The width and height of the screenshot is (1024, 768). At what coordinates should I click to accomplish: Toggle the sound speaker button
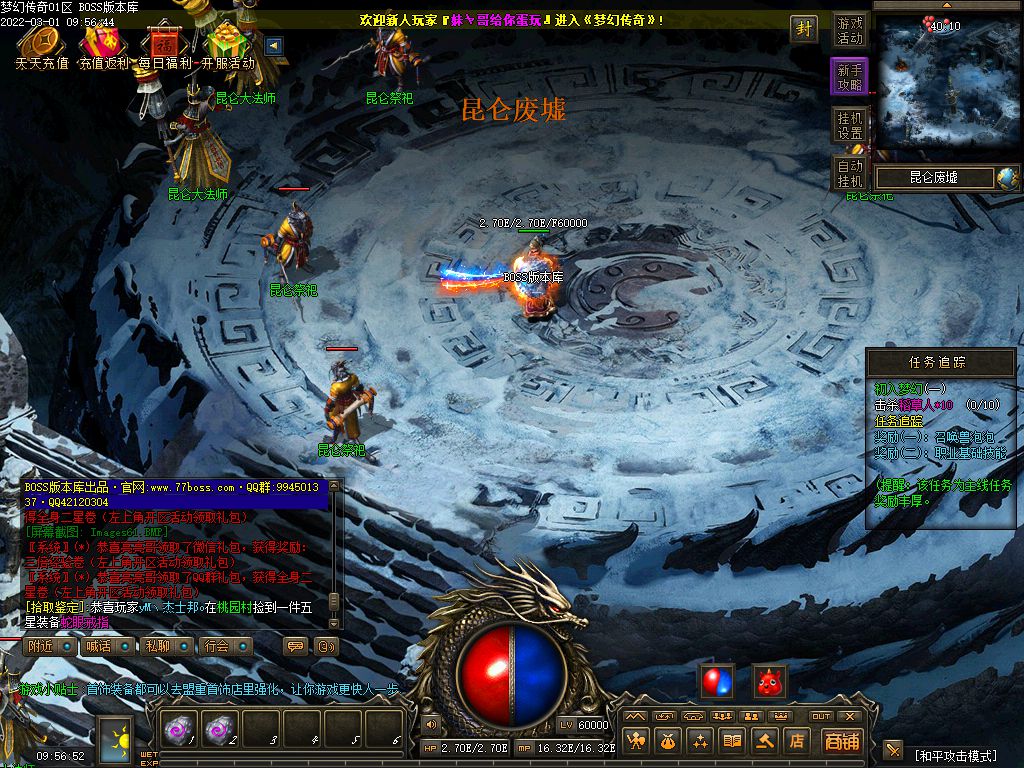click(x=431, y=724)
